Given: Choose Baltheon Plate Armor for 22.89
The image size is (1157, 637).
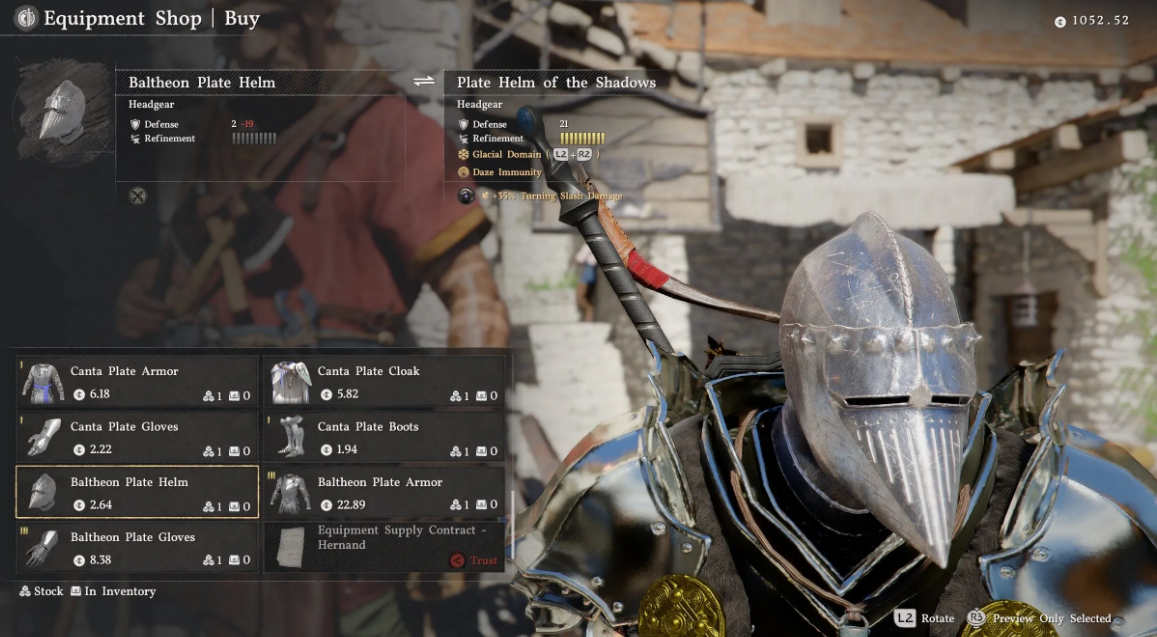Looking at the screenshot, I should point(384,492).
